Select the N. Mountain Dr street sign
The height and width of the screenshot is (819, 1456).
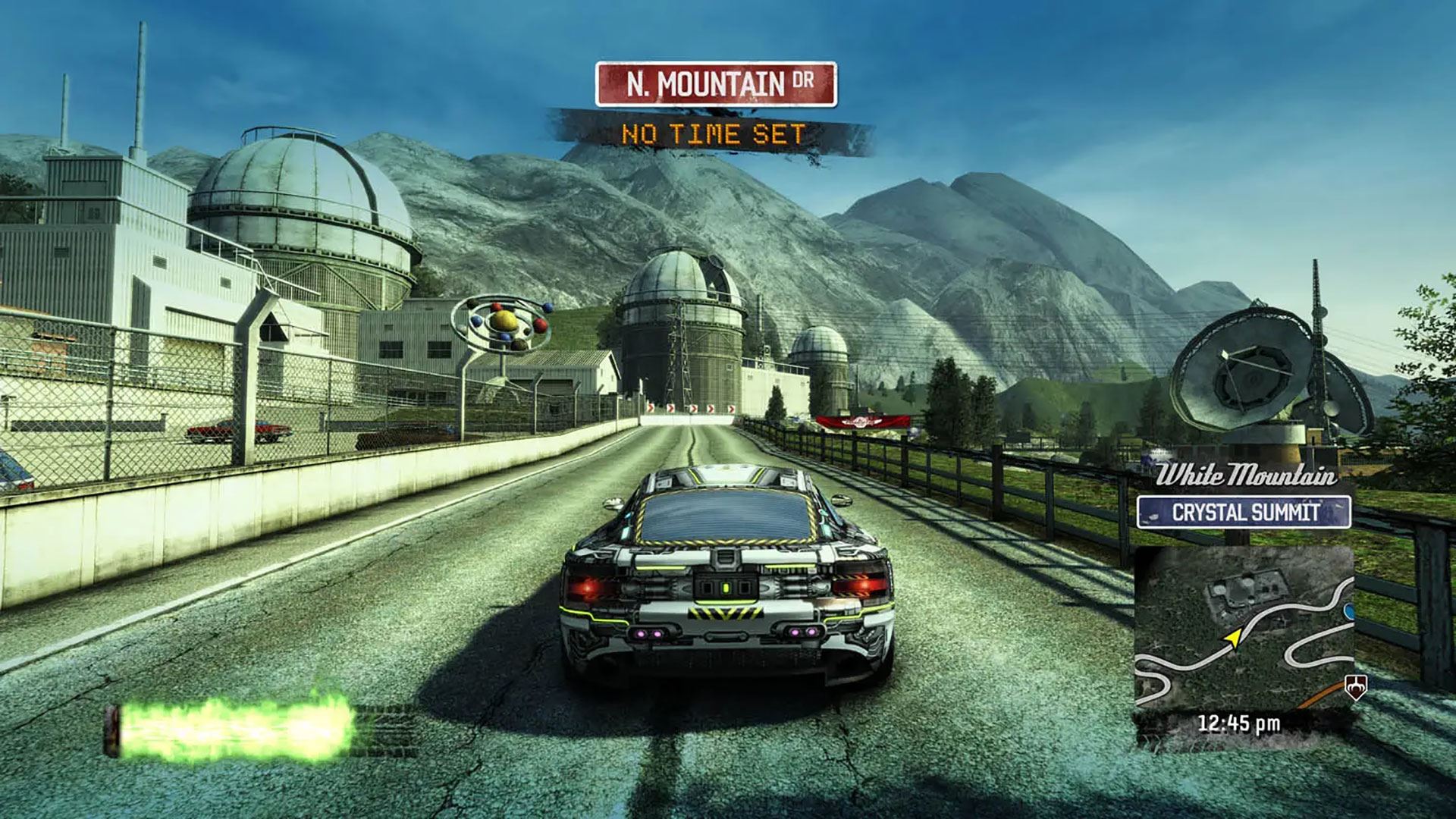(716, 84)
